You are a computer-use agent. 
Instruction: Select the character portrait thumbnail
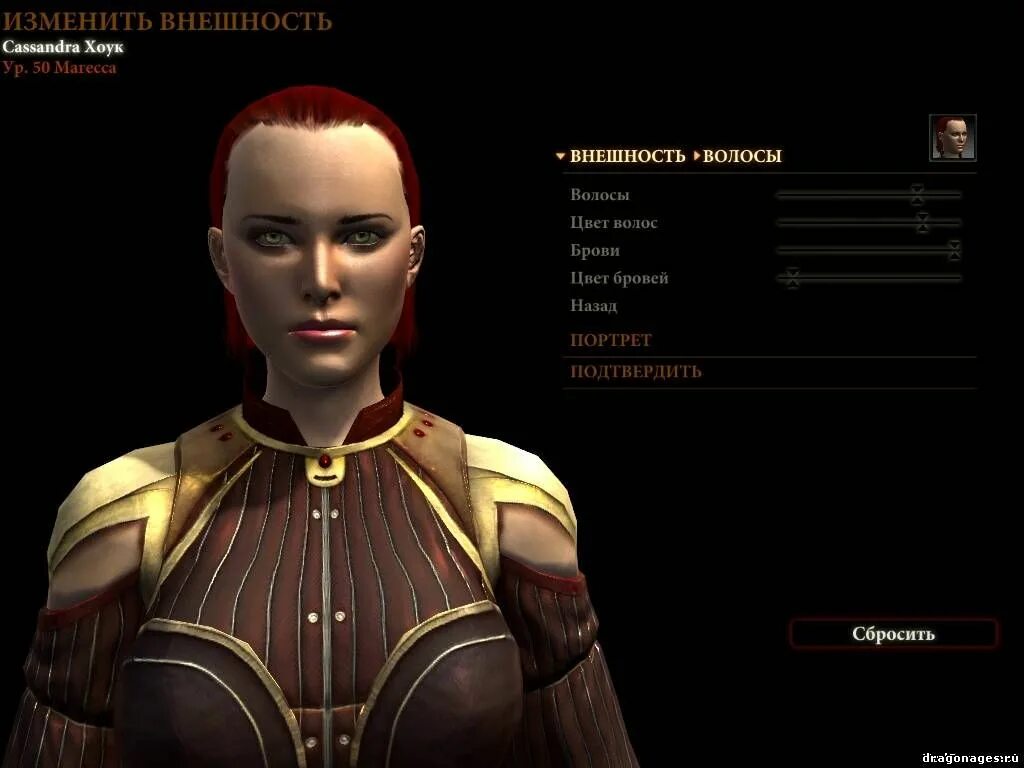coord(952,138)
